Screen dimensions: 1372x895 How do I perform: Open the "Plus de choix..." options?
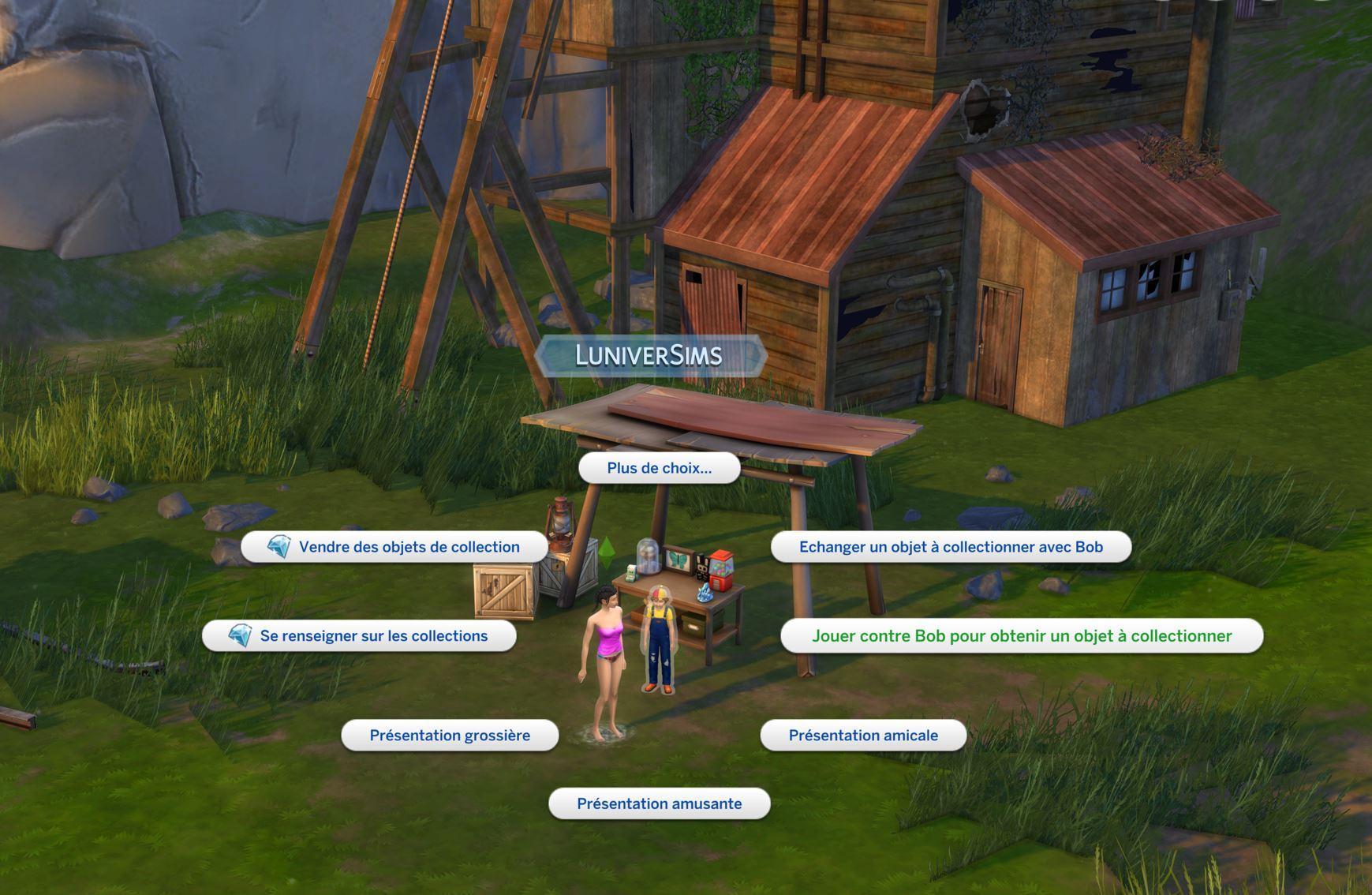(659, 468)
